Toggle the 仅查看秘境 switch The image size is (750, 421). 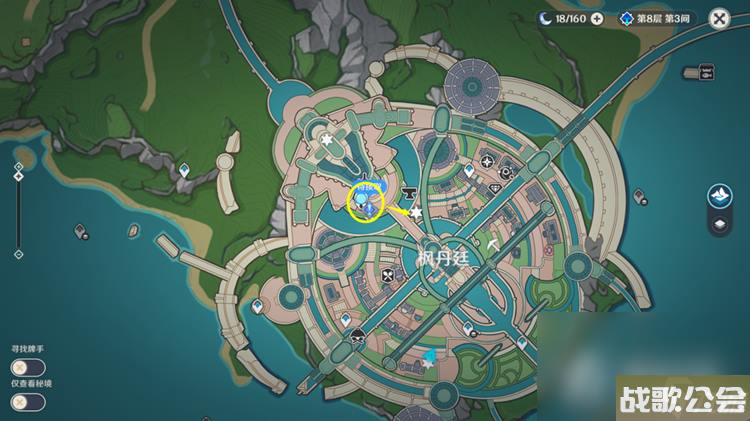pos(29,401)
